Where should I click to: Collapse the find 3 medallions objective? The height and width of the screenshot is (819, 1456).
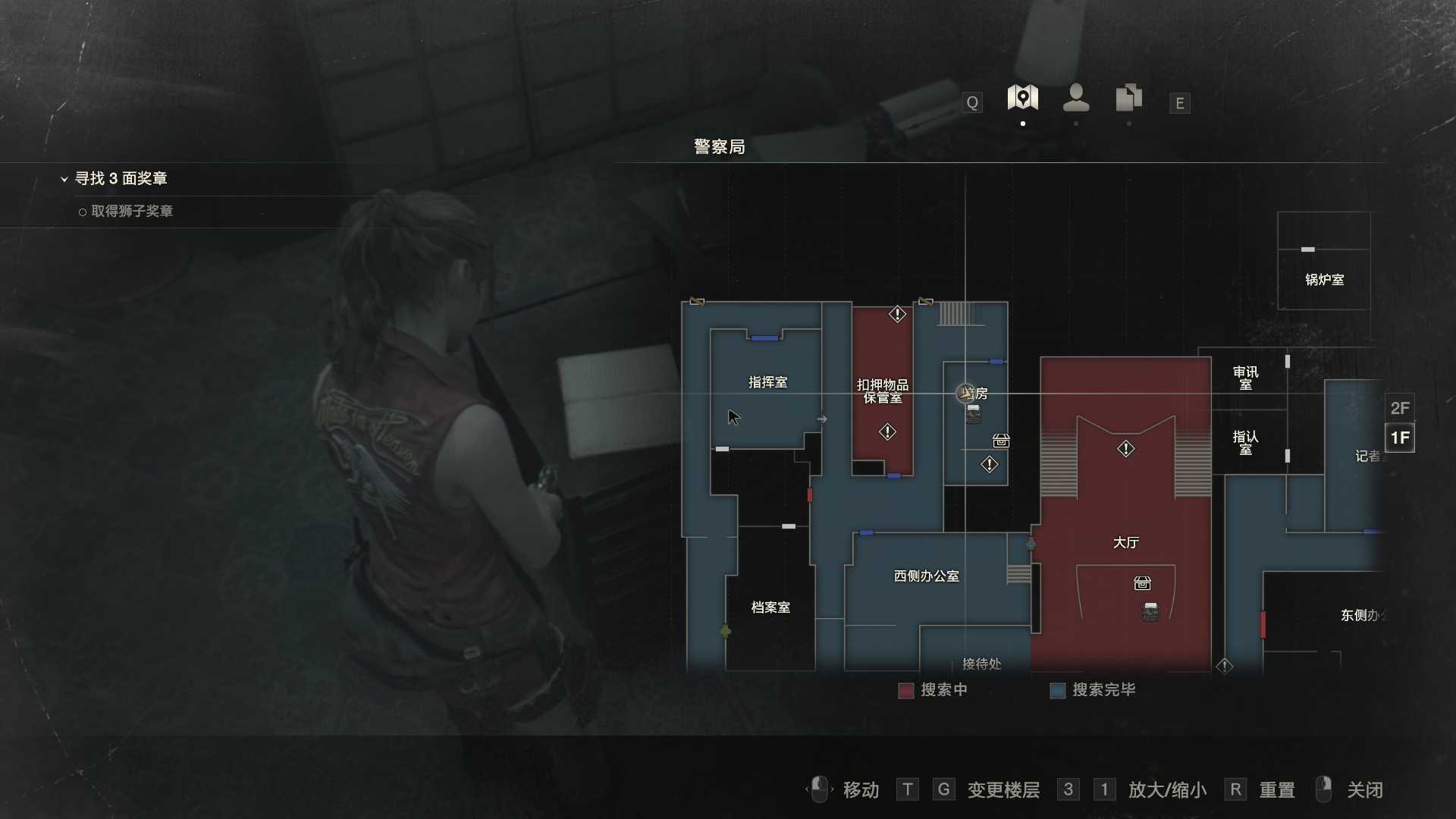[64, 179]
